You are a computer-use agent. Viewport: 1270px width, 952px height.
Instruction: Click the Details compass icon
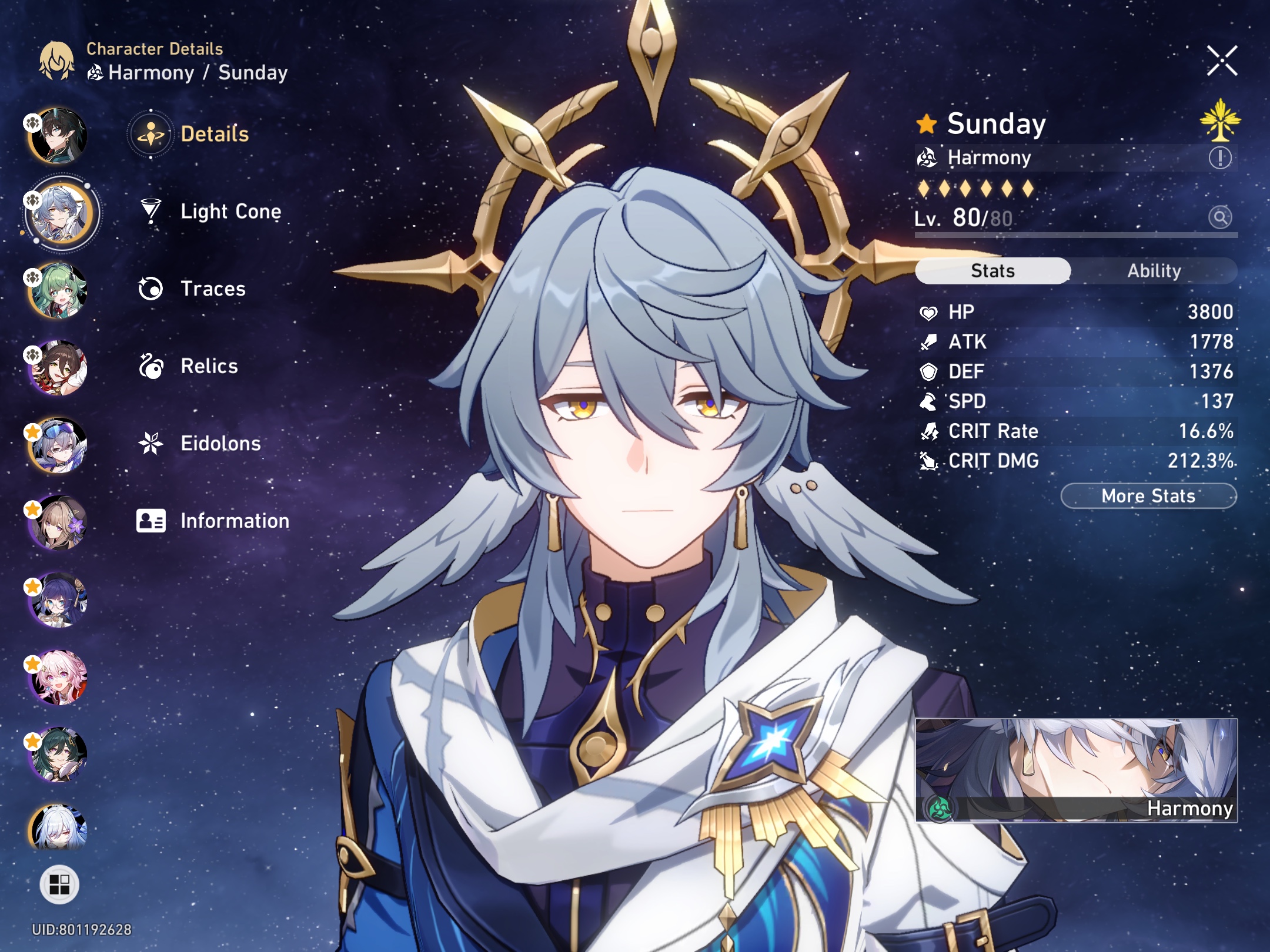tap(150, 133)
